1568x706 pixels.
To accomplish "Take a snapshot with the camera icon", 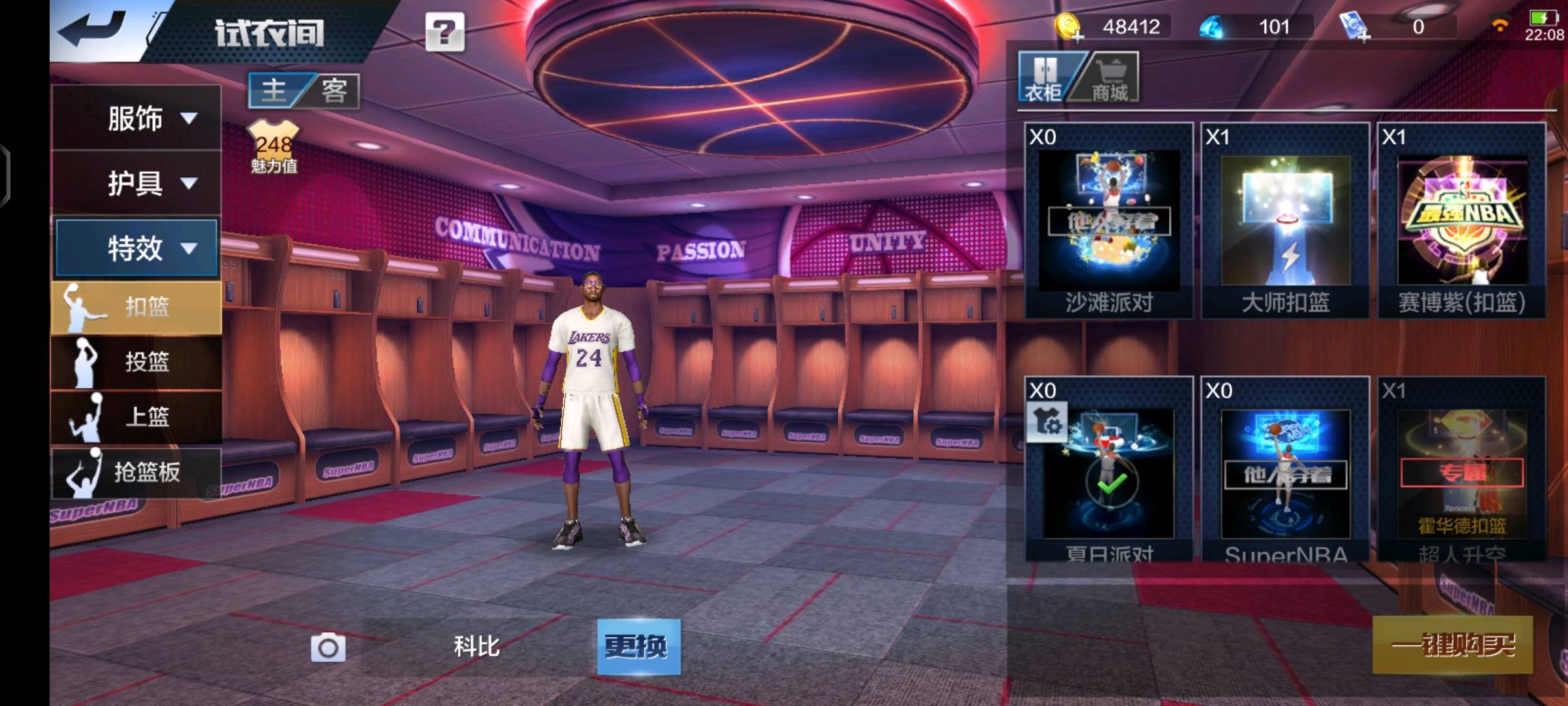I will [x=328, y=648].
